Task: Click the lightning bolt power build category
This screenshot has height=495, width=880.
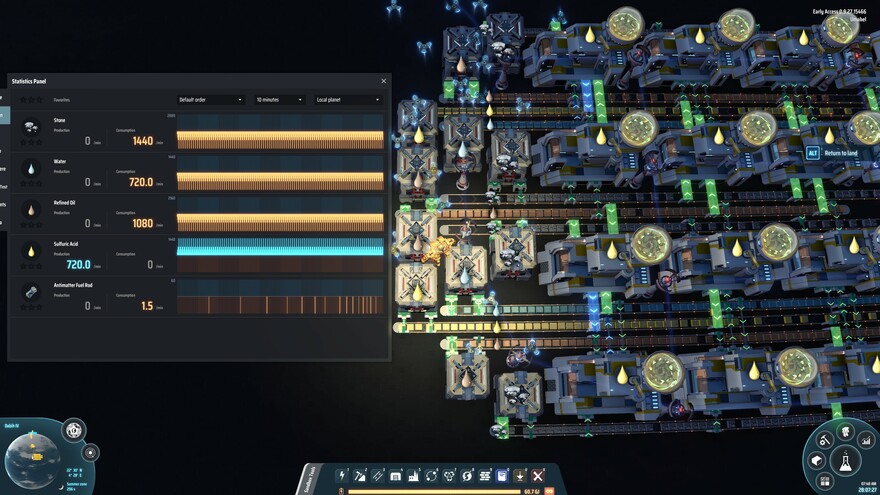Action: click(x=342, y=476)
